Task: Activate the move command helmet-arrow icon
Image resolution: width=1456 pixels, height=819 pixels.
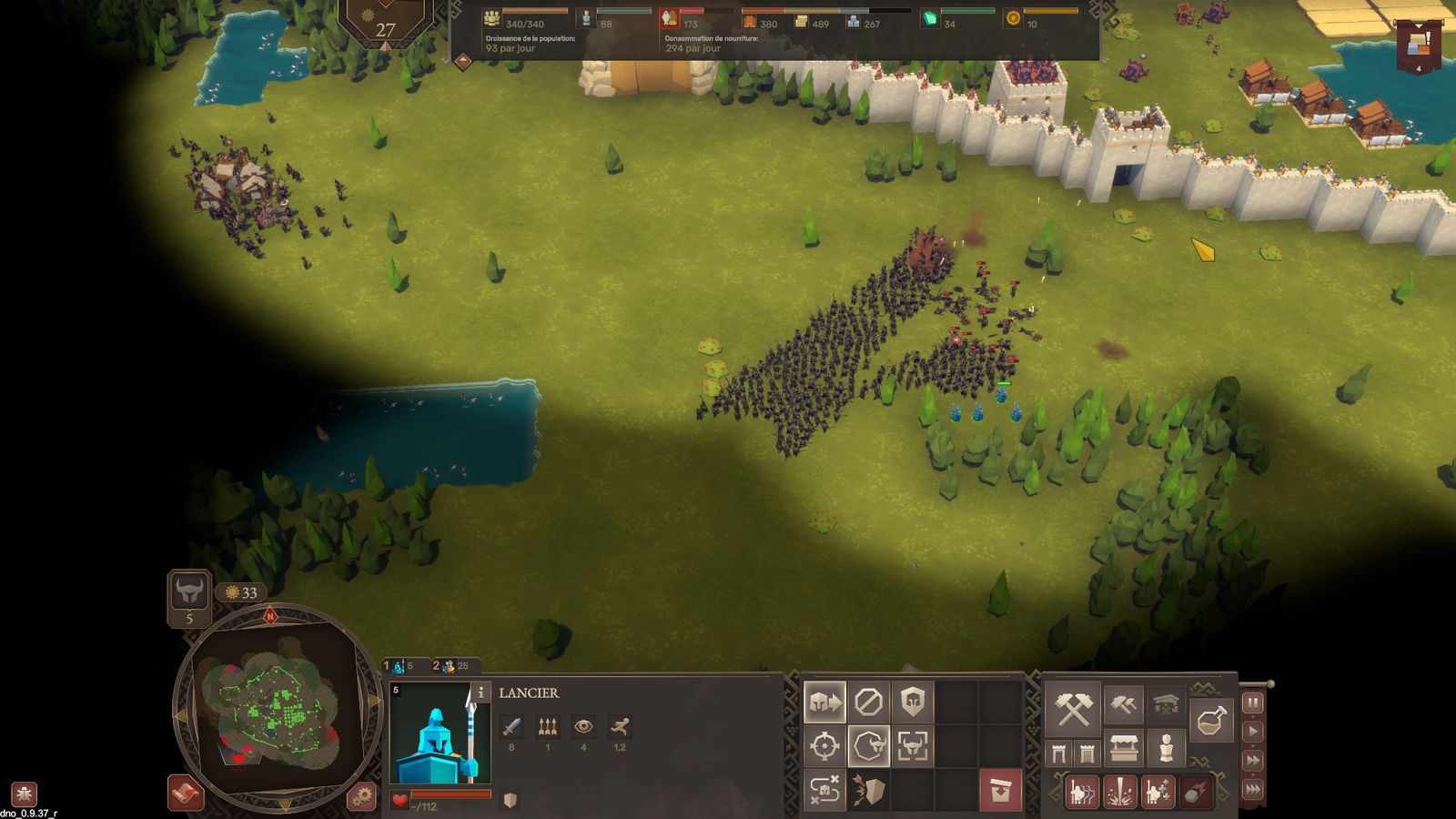Action: pos(824,703)
